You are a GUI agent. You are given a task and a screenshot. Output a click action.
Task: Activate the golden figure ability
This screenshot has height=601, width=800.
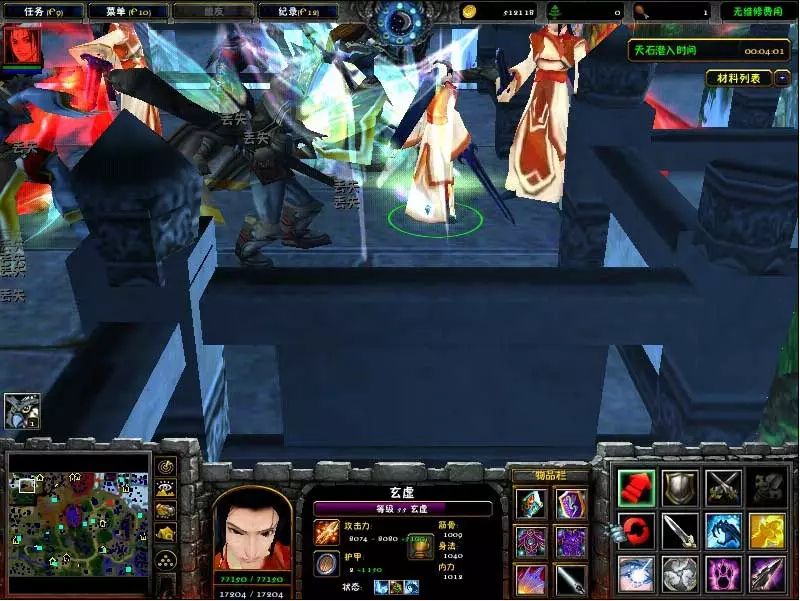click(x=767, y=531)
